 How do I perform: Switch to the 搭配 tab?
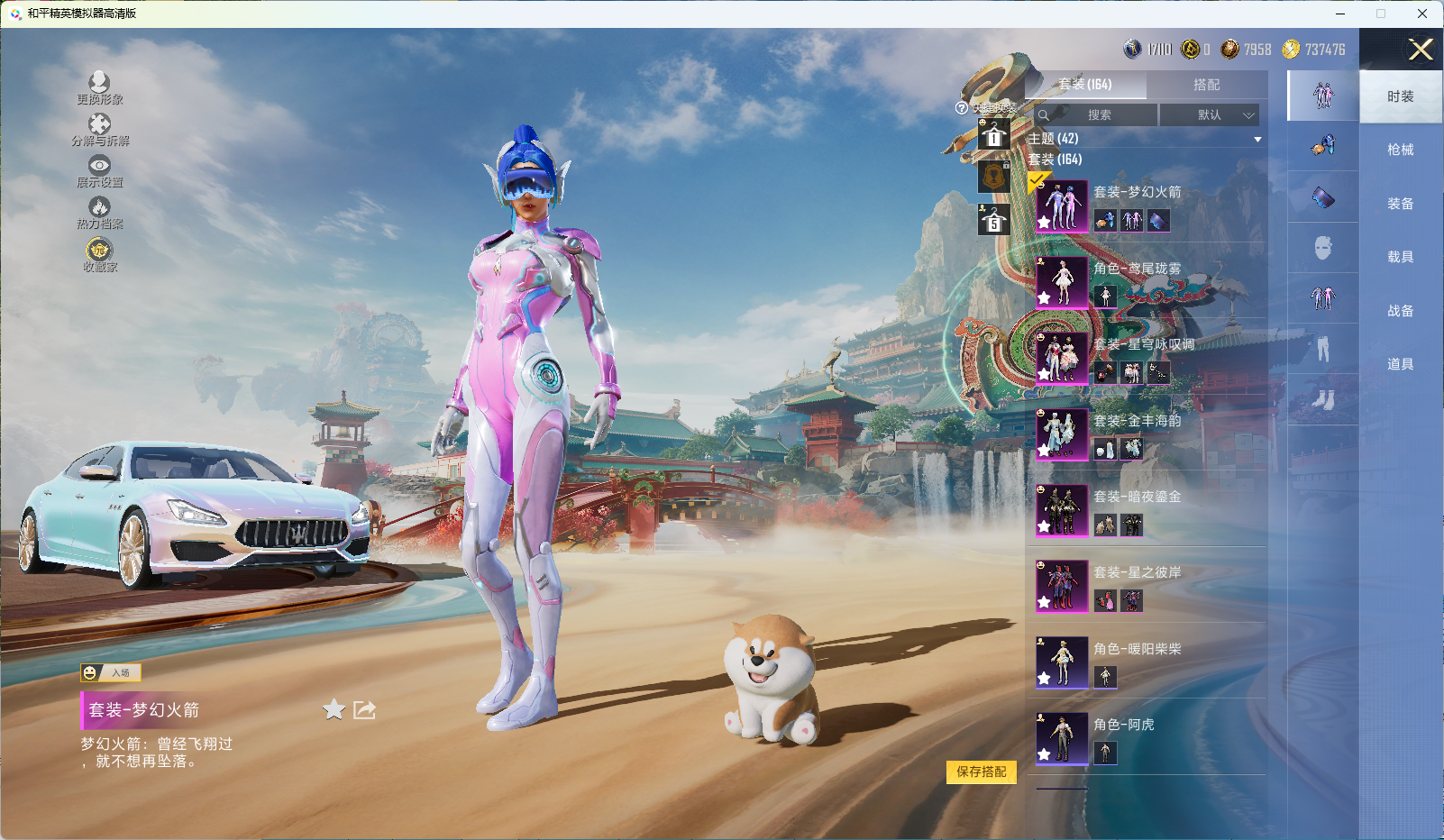point(1206,85)
